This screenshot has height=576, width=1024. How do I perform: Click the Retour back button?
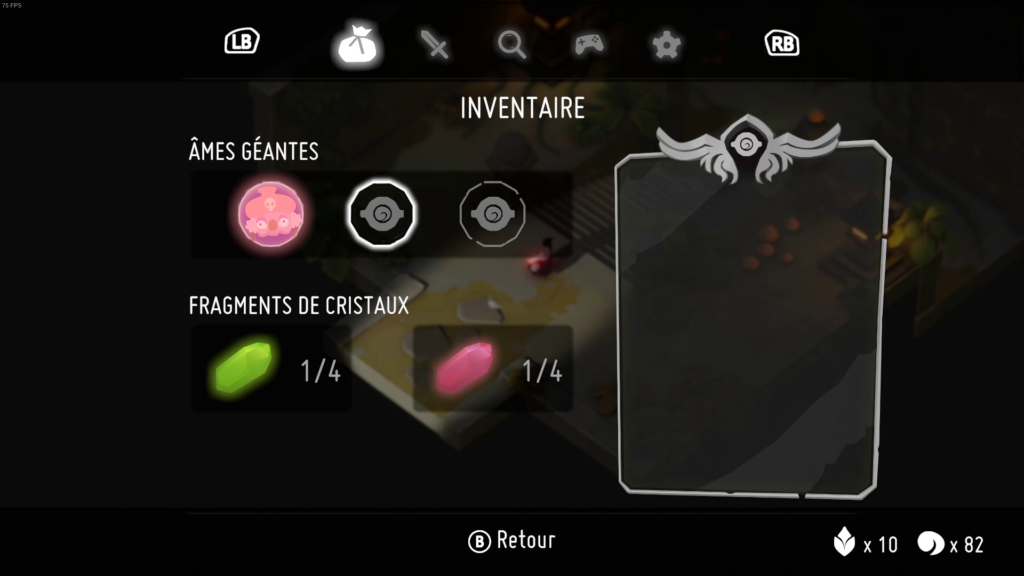[x=511, y=541]
